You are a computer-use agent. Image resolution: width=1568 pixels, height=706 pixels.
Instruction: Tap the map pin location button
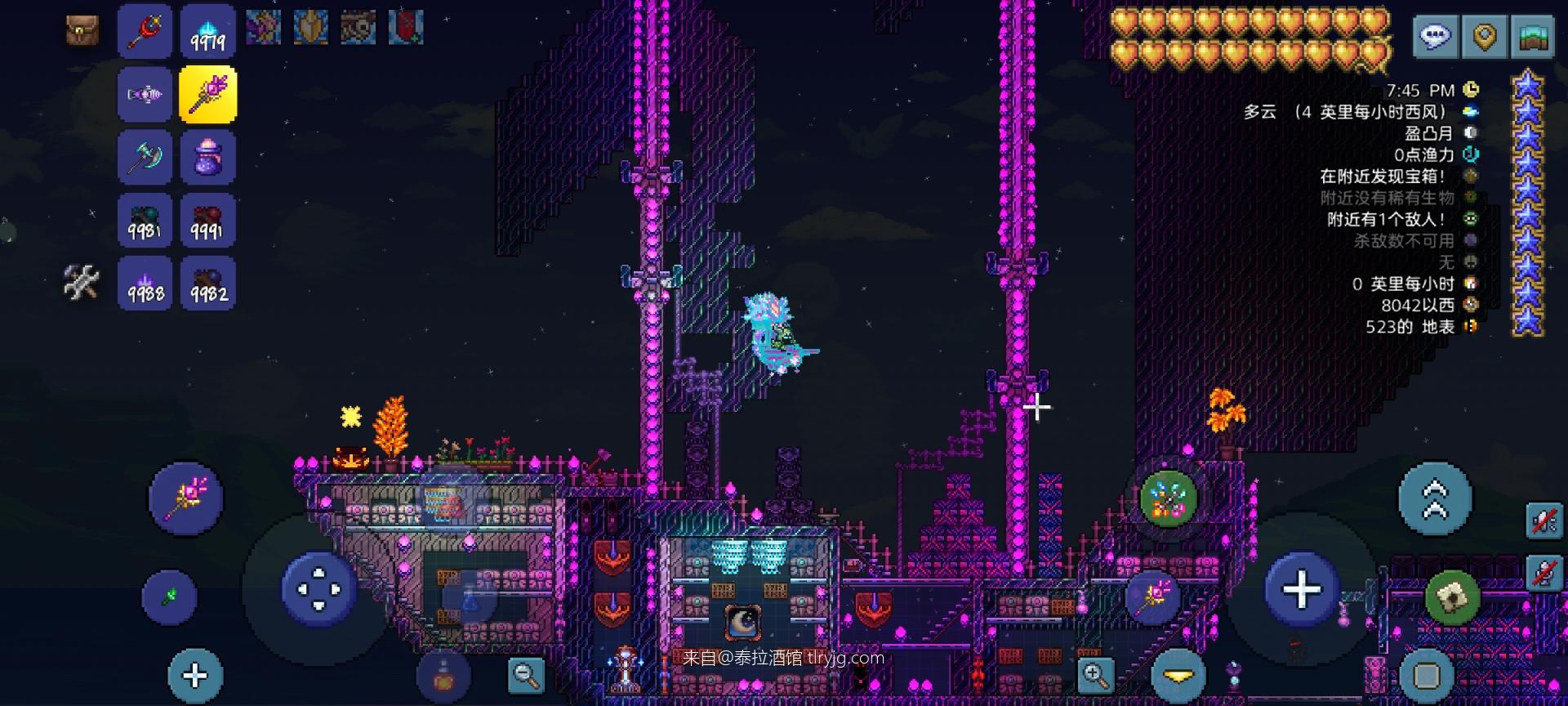(x=1484, y=37)
